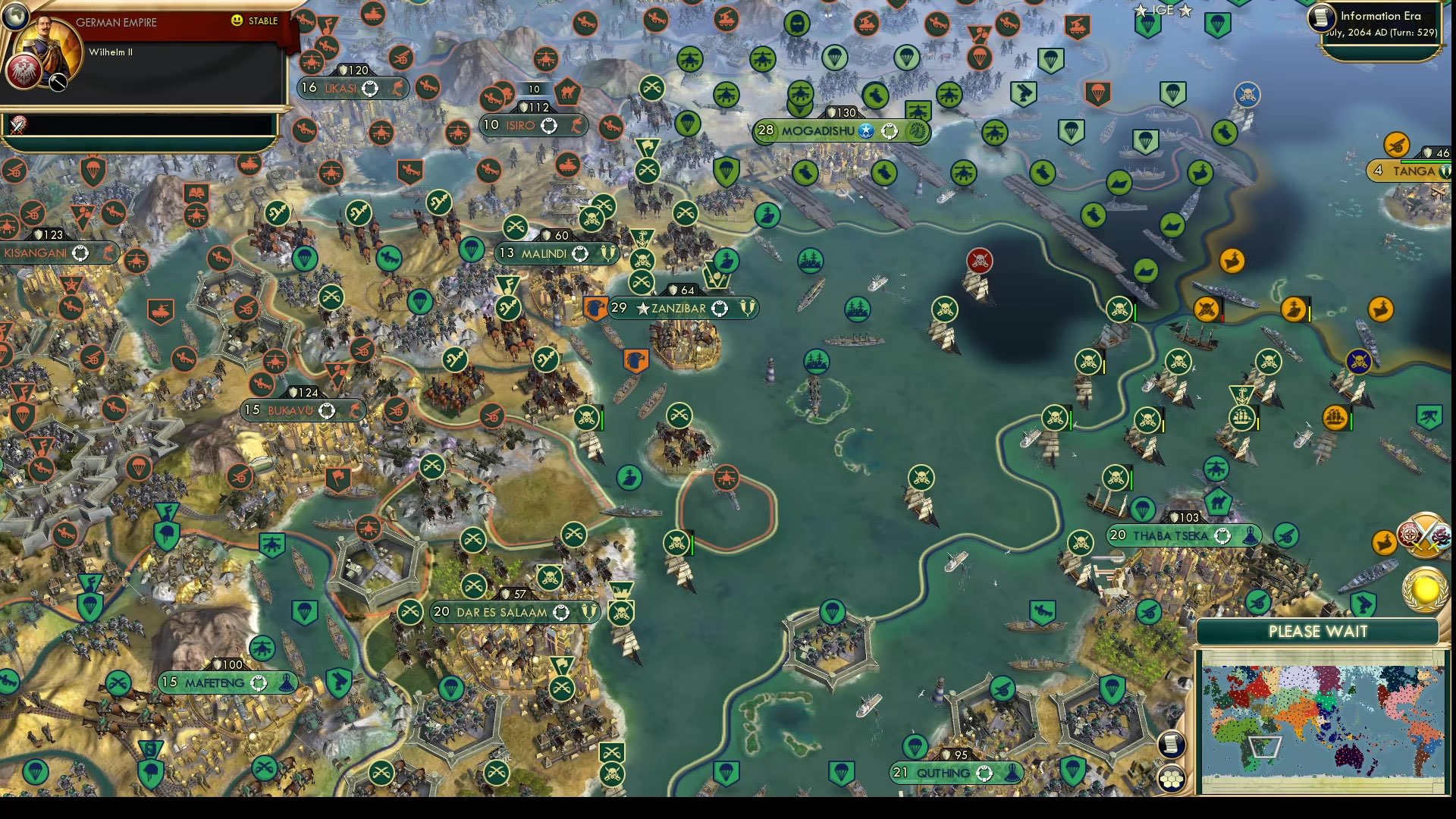Image resolution: width=1456 pixels, height=819 pixels.
Task: Click the smiley STABLE empire status indicator
Action: (x=238, y=21)
